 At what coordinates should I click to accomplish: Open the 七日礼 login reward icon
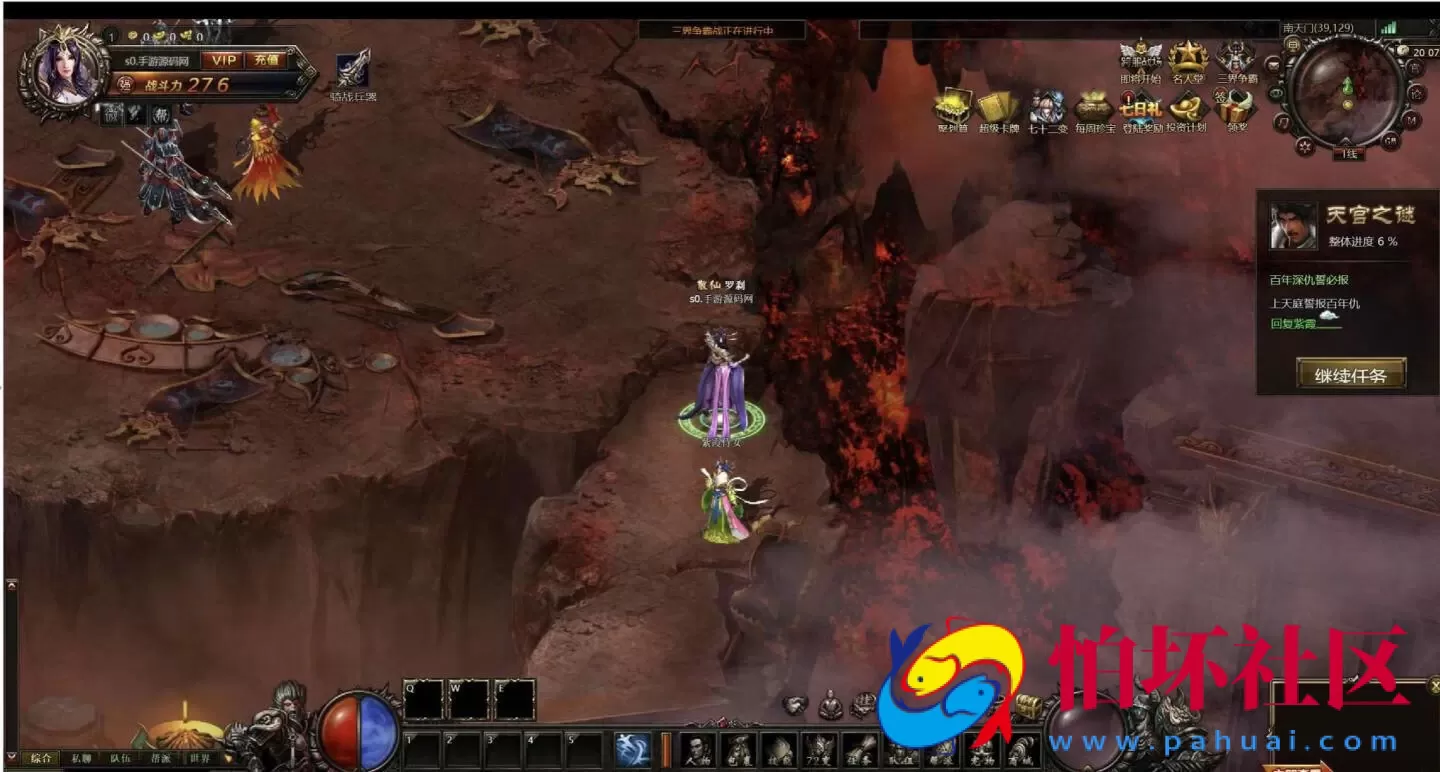(x=1140, y=108)
